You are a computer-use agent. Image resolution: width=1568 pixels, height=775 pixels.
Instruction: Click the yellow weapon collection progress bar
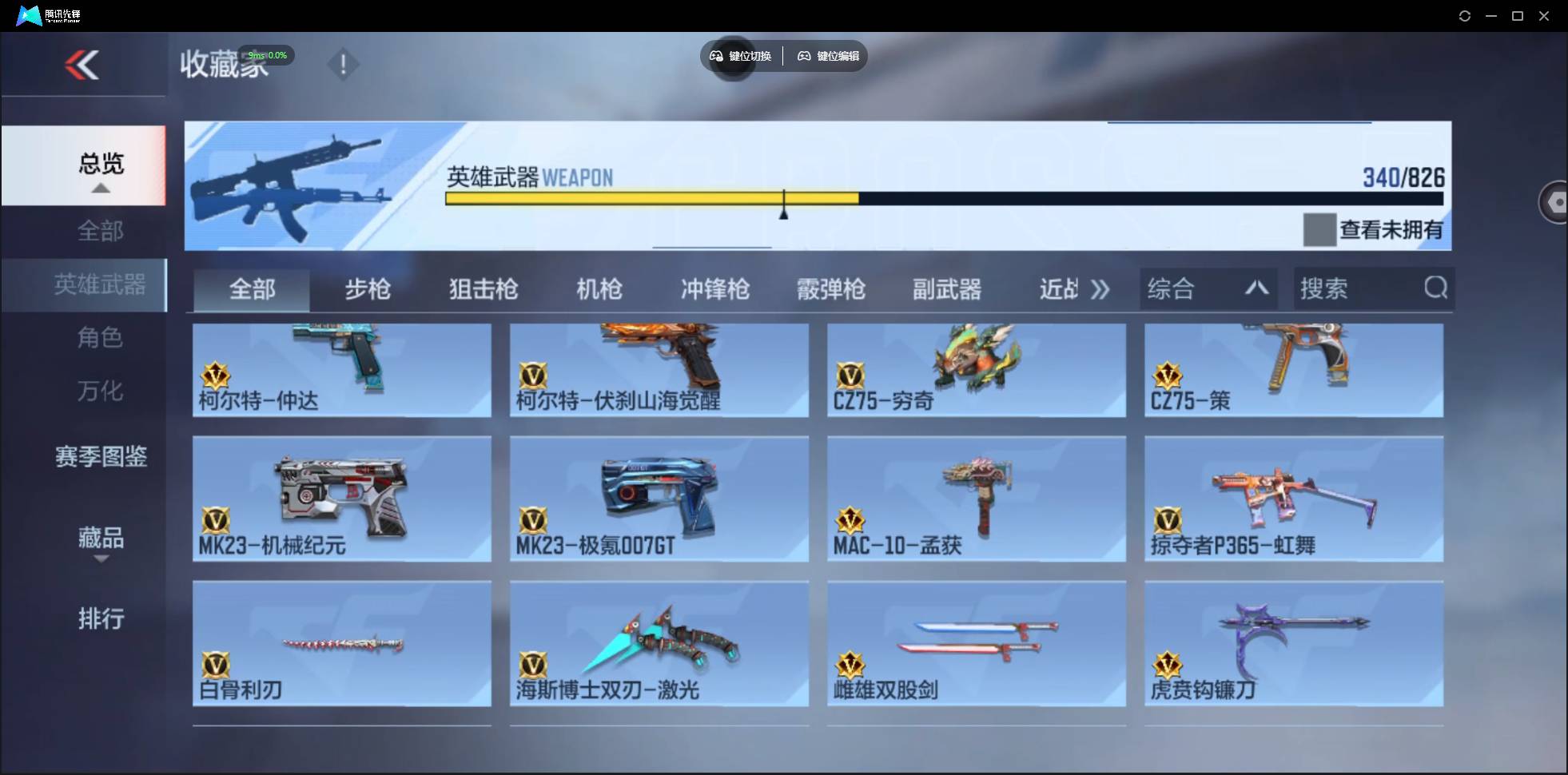(x=651, y=198)
